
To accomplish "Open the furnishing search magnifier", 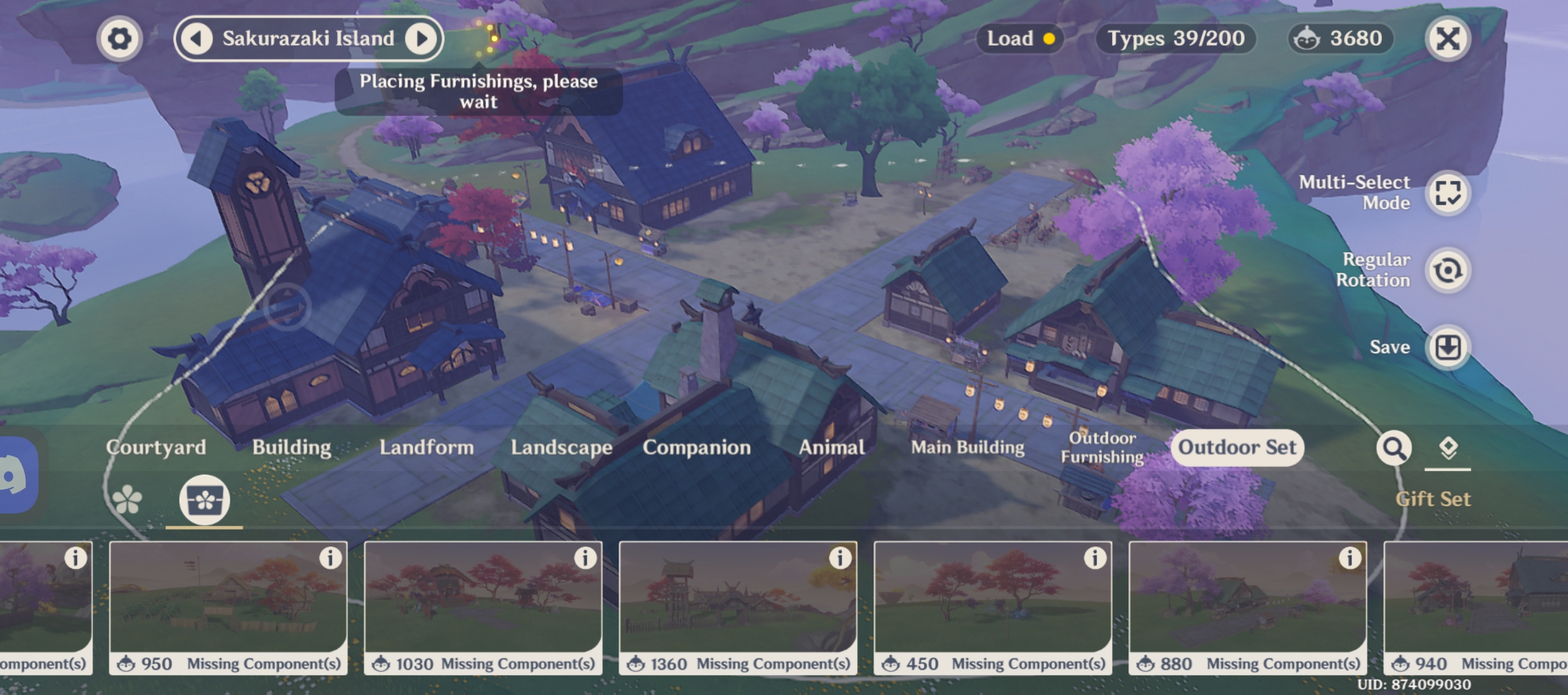I will [x=1394, y=449].
